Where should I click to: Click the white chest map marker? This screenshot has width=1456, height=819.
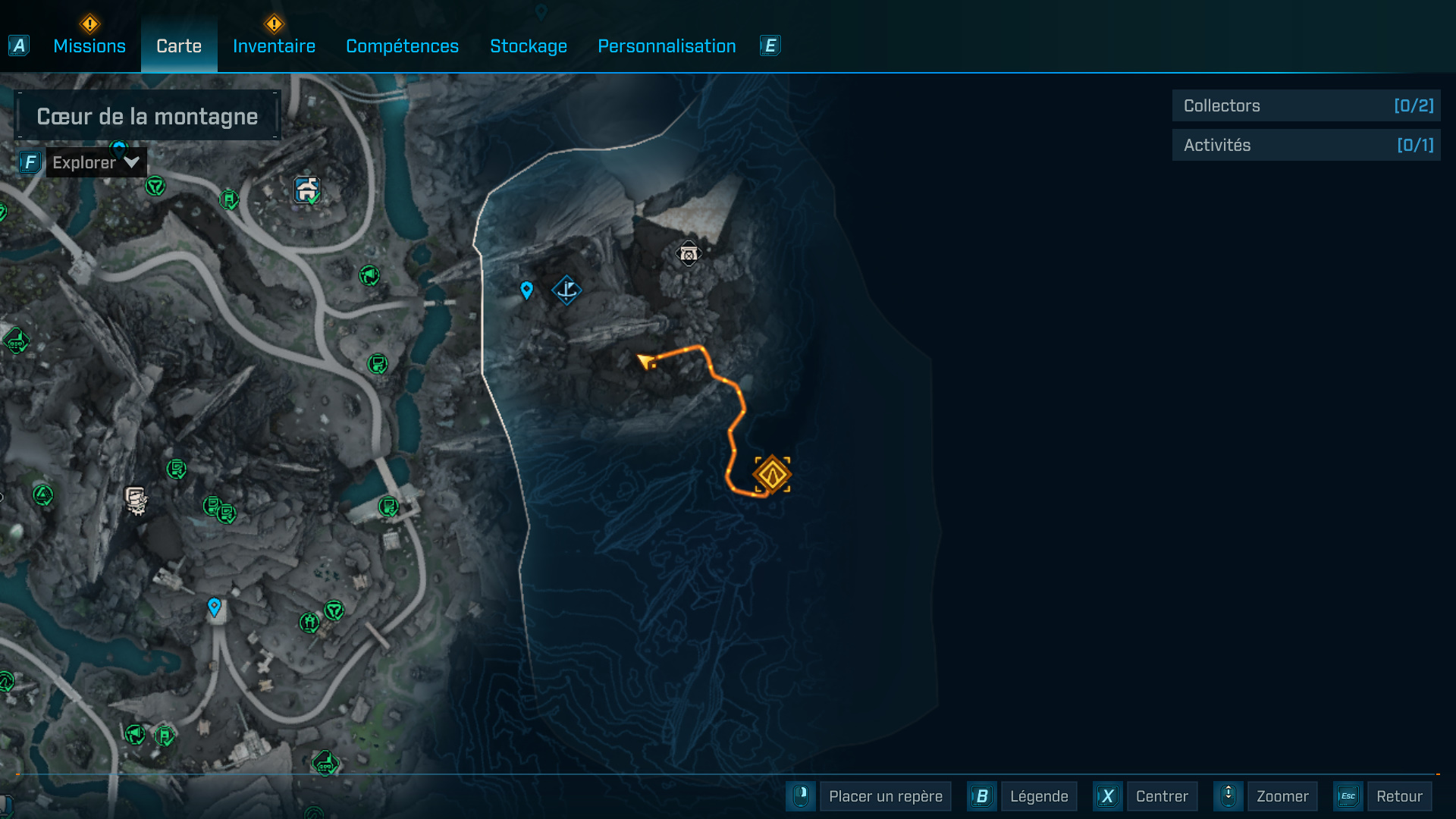coord(689,254)
